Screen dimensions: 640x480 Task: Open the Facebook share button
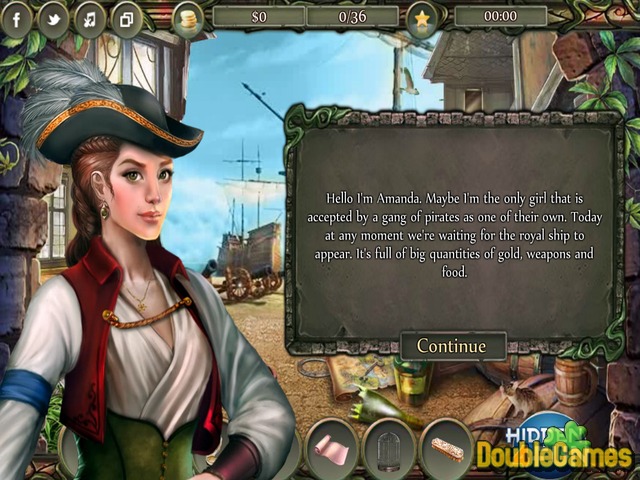[x=17, y=18]
